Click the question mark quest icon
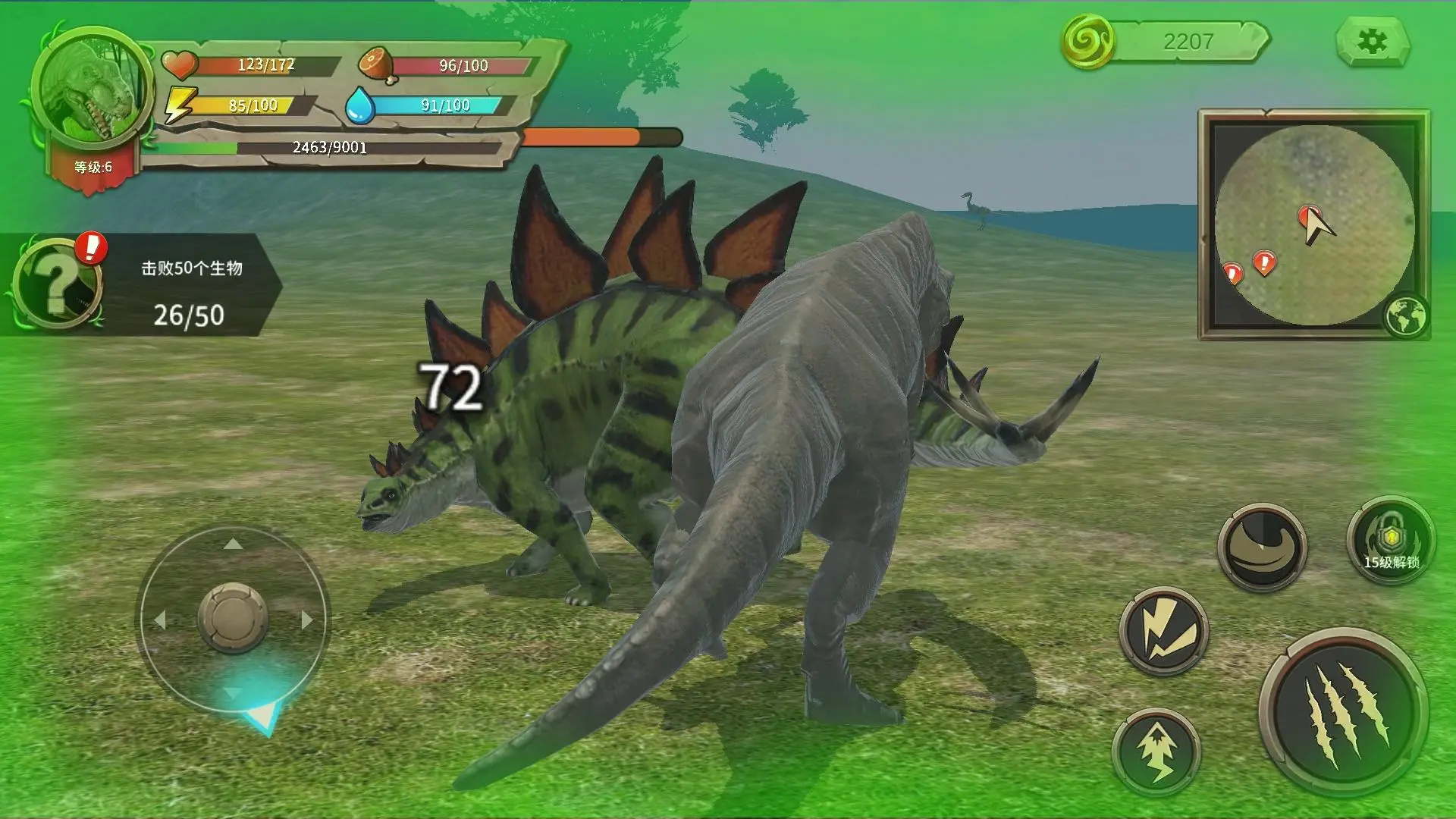 click(x=56, y=284)
